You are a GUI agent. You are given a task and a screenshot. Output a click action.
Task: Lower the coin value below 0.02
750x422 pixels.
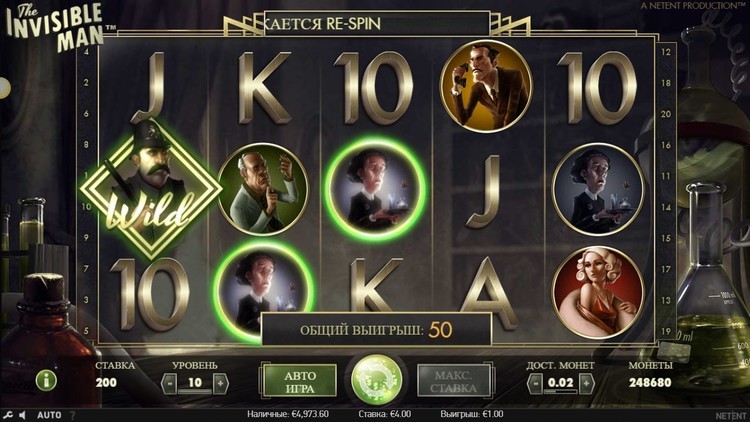pyautogui.click(x=535, y=382)
